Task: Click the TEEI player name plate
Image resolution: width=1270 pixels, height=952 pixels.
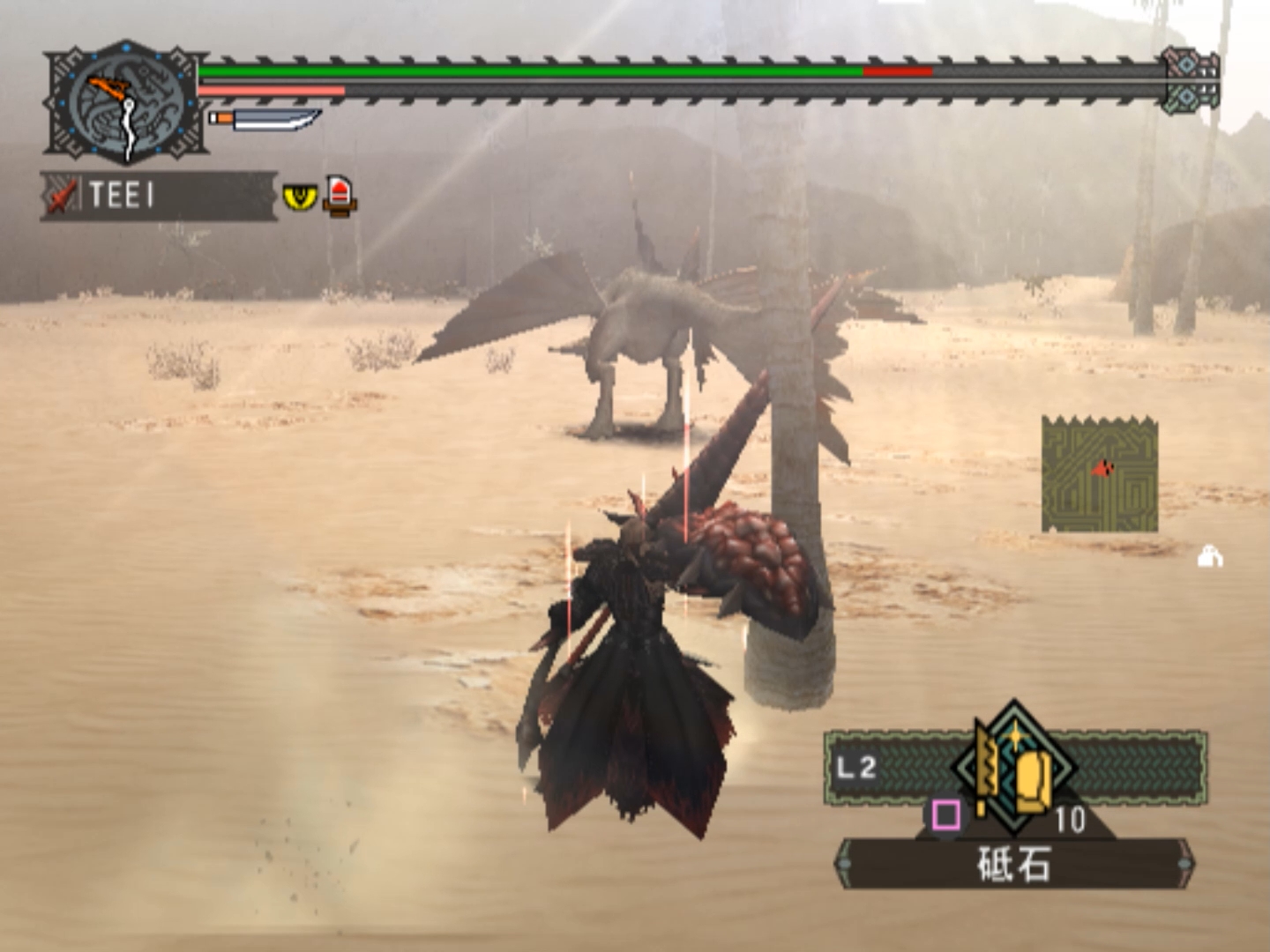Action: [x=159, y=196]
